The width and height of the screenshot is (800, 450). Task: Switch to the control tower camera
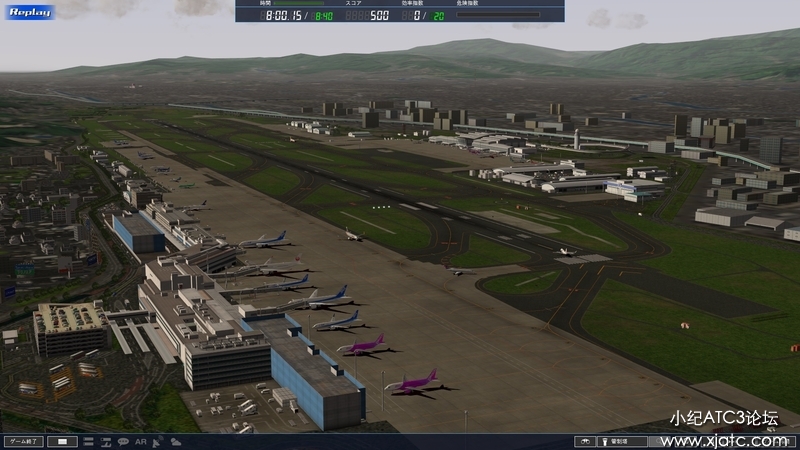click(624, 441)
